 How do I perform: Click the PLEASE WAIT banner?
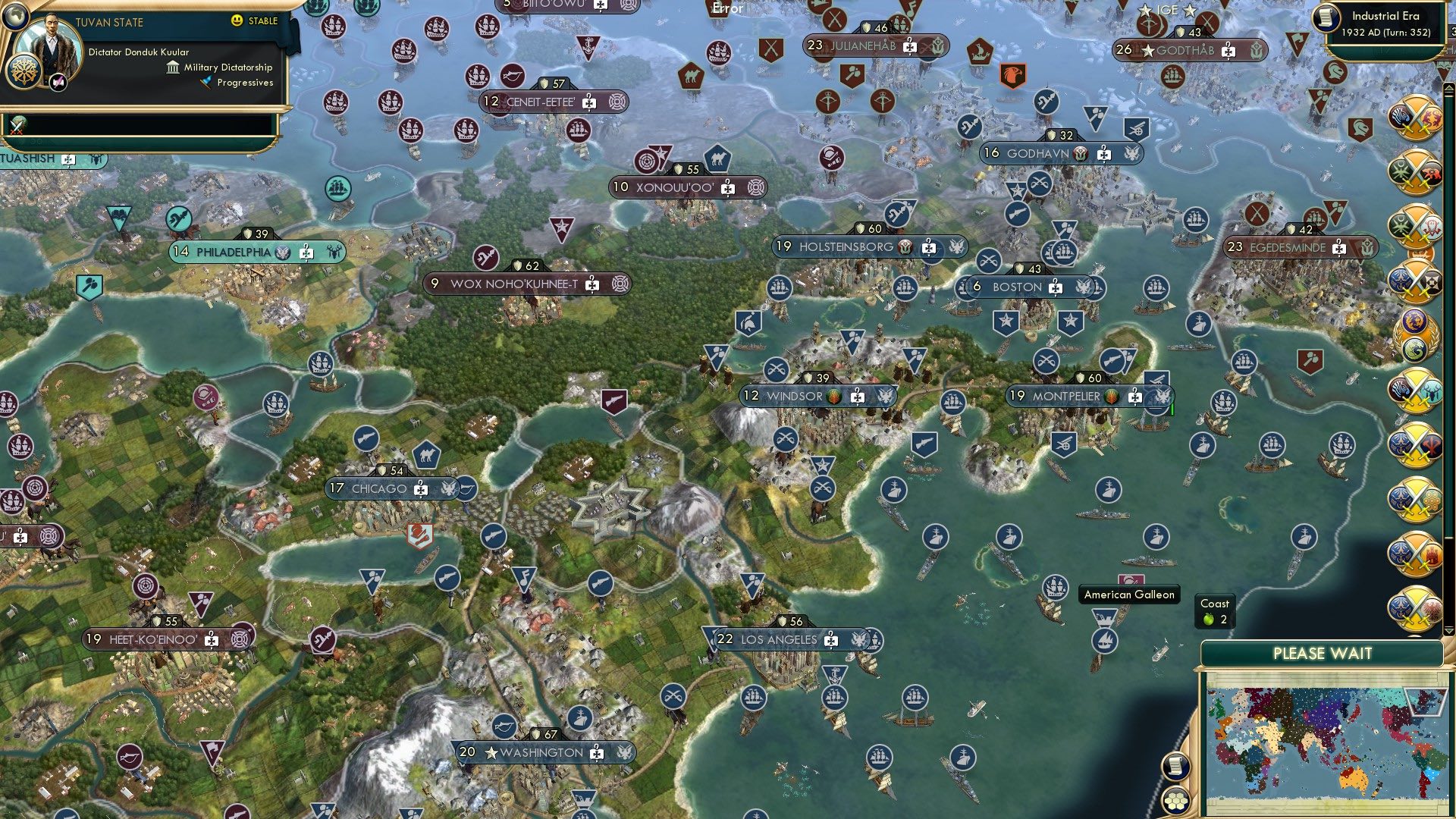click(x=1323, y=653)
